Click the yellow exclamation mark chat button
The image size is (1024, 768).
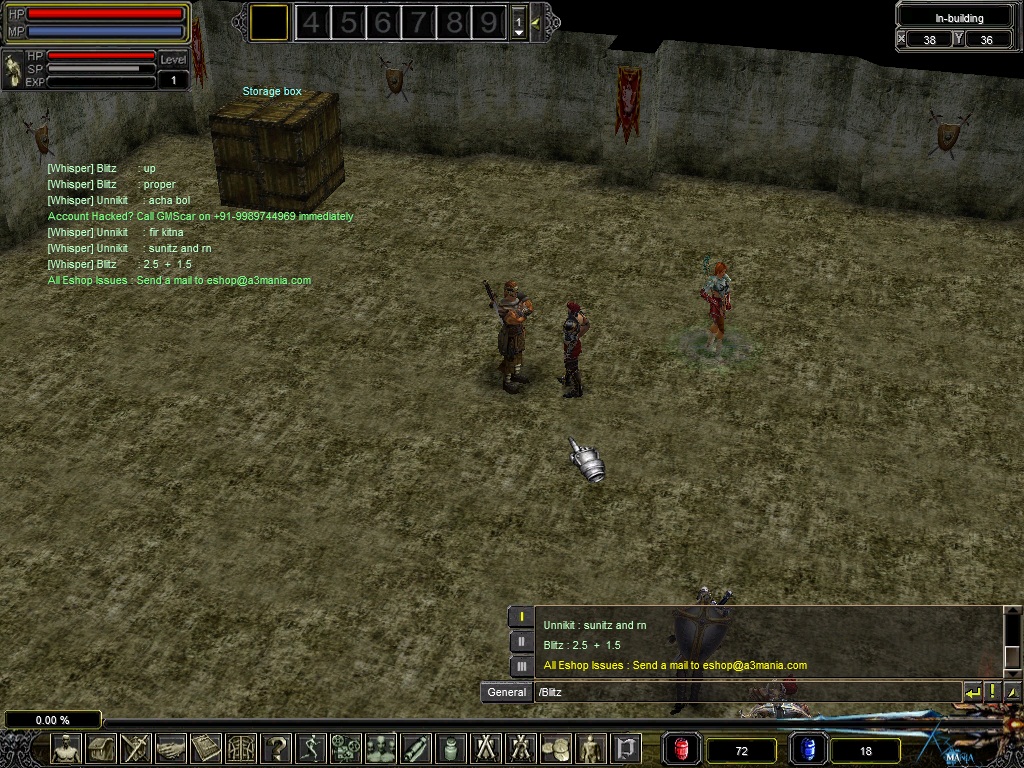click(992, 692)
